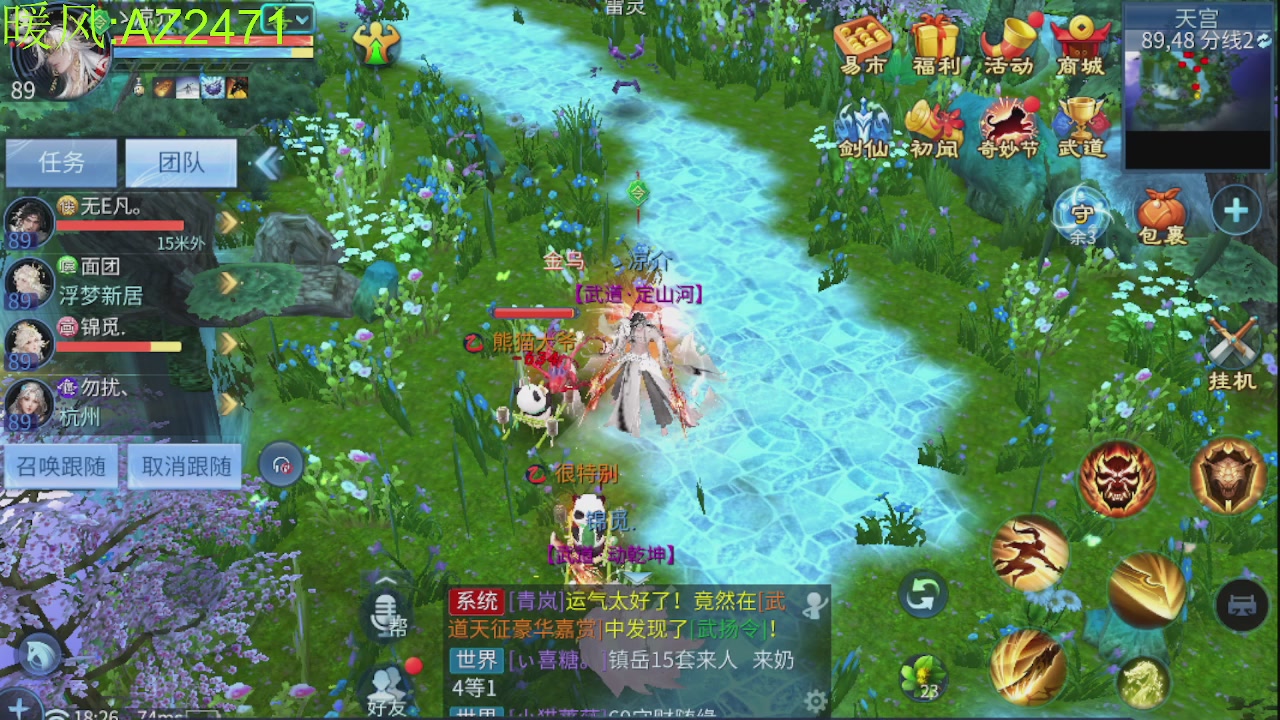This screenshot has width=1280, height=720.
Task: Toggle the voice headset icon near 取消跟随
Action: pyautogui.click(x=281, y=463)
